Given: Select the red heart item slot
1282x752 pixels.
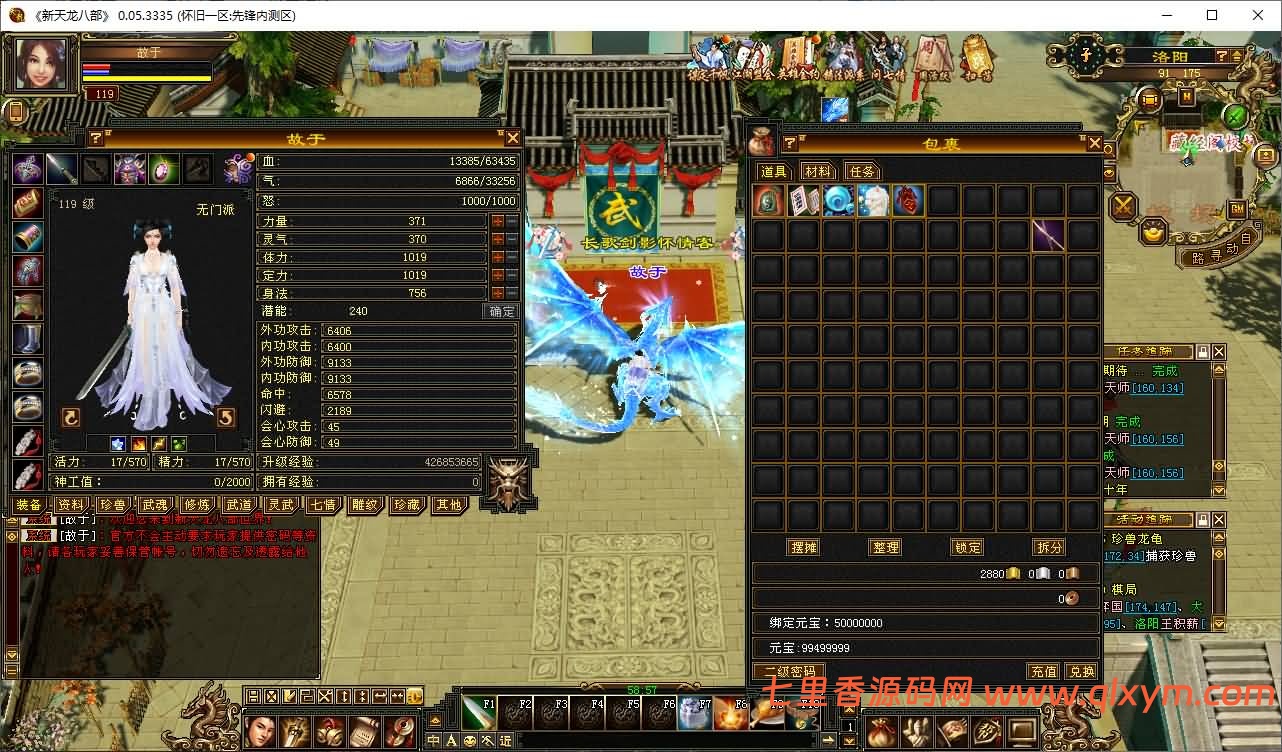Looking at the screenshot, I should [908, 200].
